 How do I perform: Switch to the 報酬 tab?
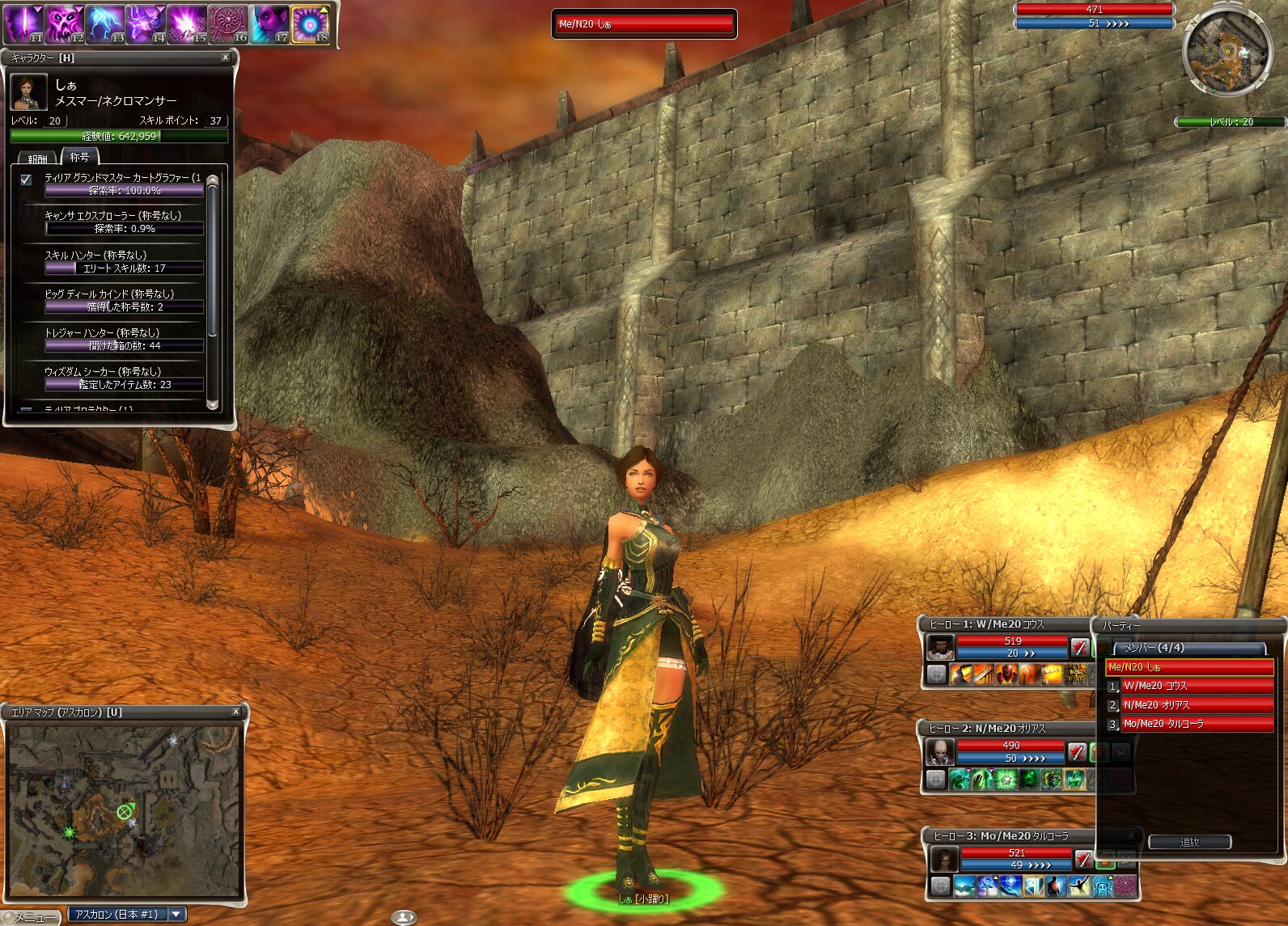(38, 159)
